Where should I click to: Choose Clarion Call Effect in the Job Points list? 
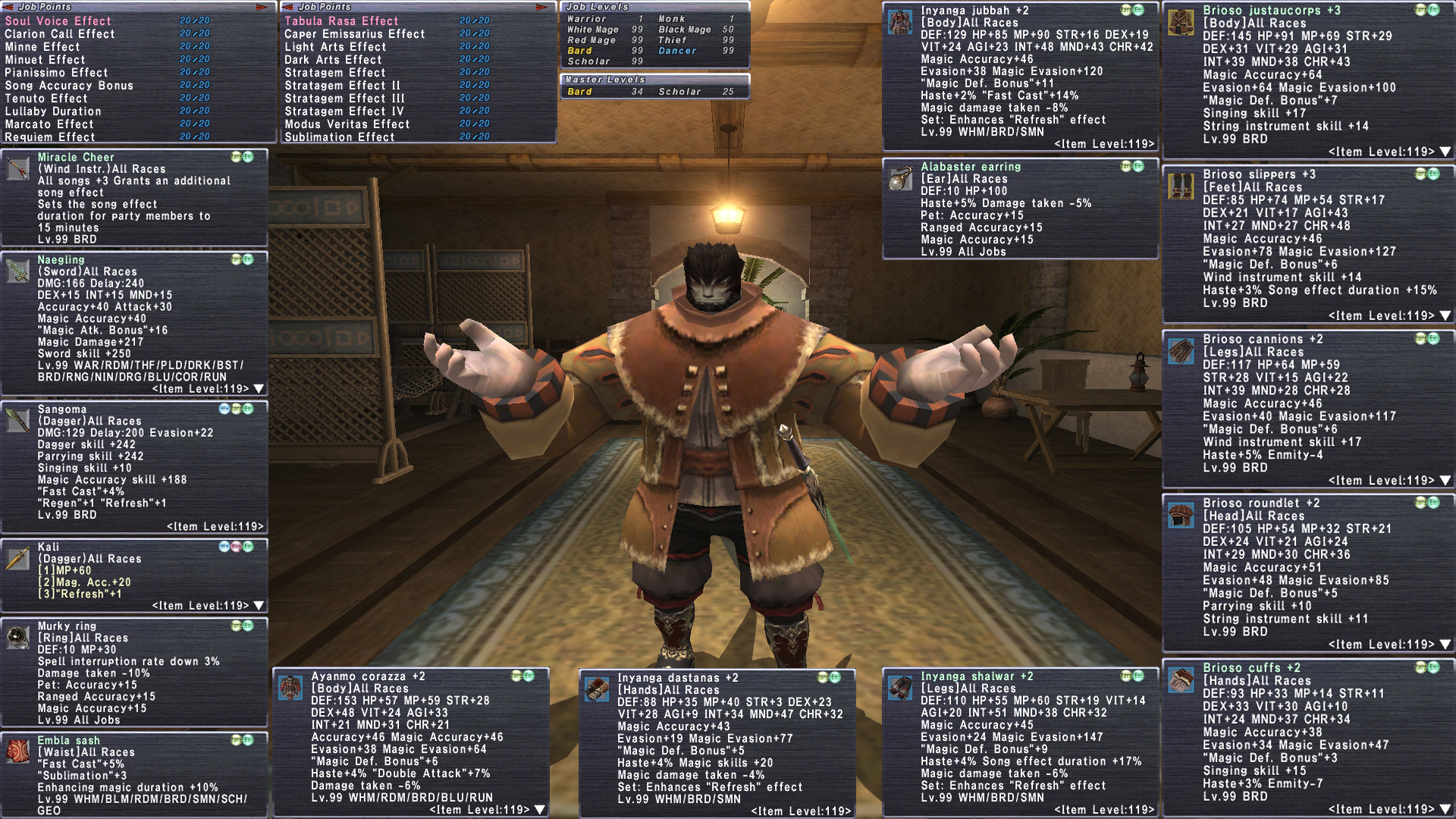coord(60,34)
